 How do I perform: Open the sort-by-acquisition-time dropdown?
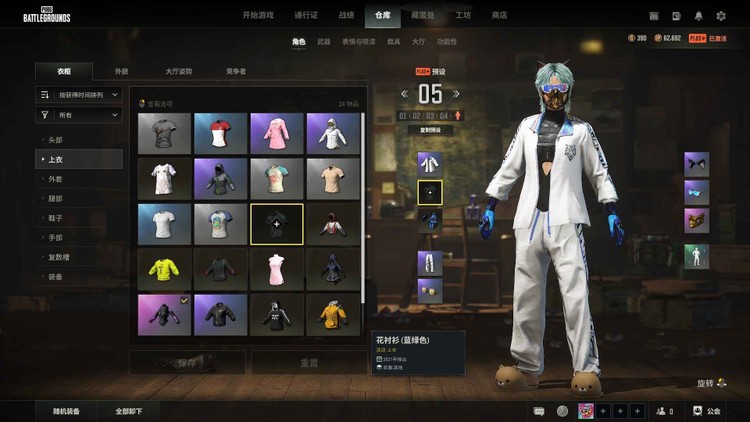click(79, 95)
